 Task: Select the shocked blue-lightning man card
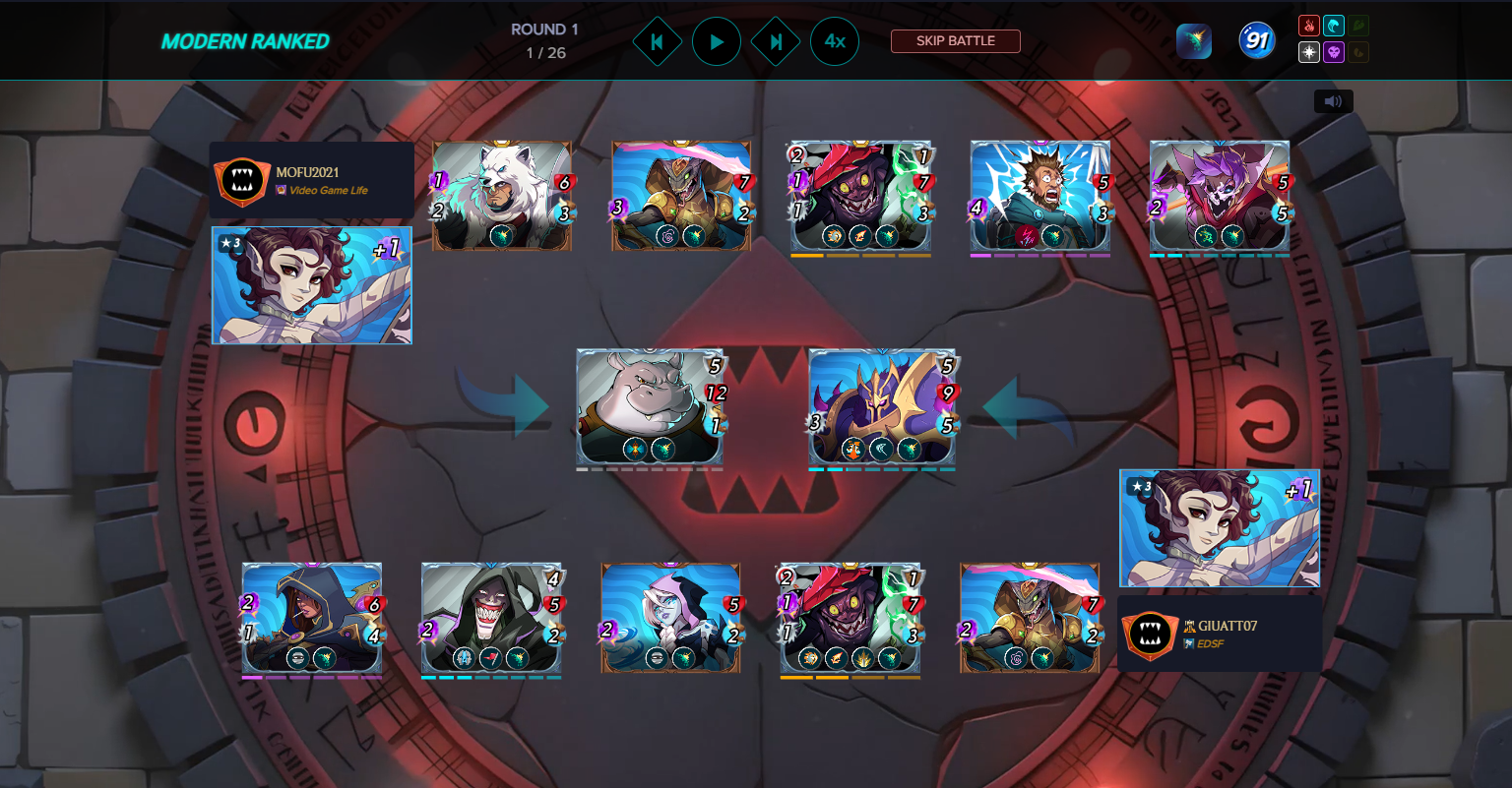pyautogui.click(x=1040, y=195)
